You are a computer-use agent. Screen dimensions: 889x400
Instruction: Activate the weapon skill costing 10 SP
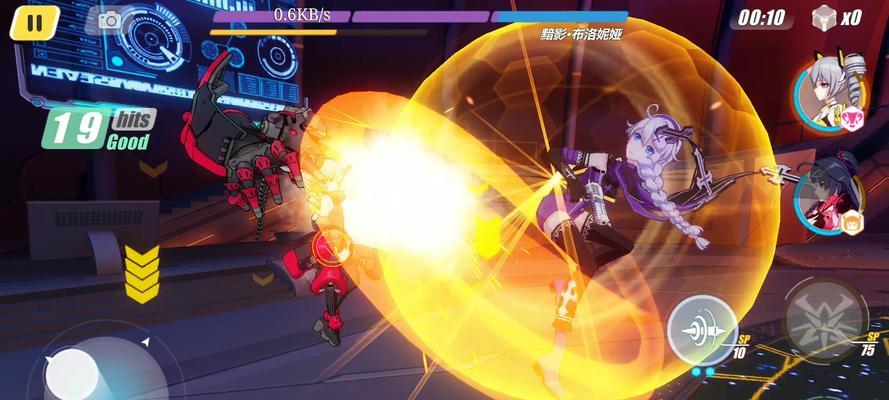(702, 326)
